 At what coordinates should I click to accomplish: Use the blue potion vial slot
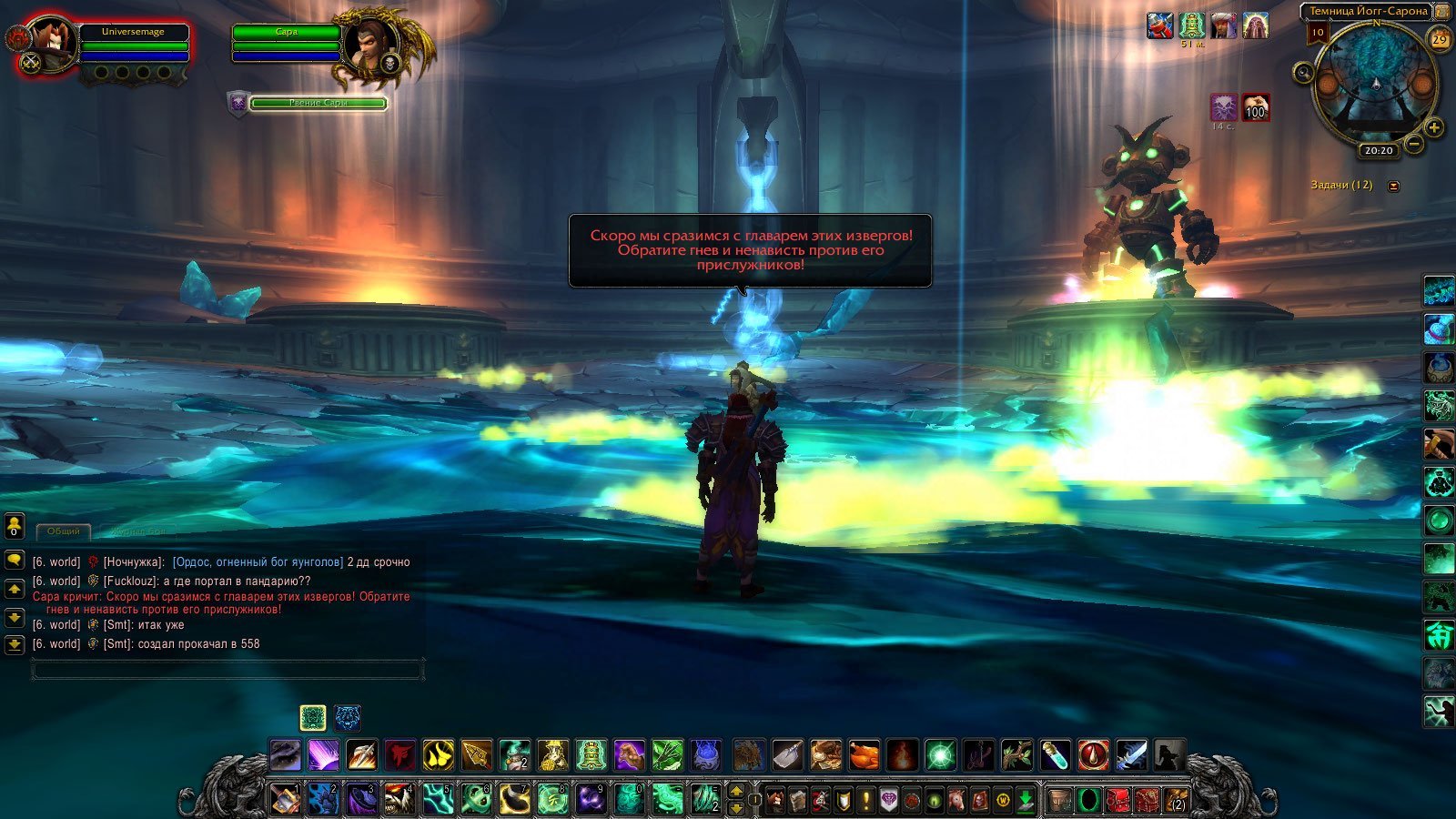1056,754
